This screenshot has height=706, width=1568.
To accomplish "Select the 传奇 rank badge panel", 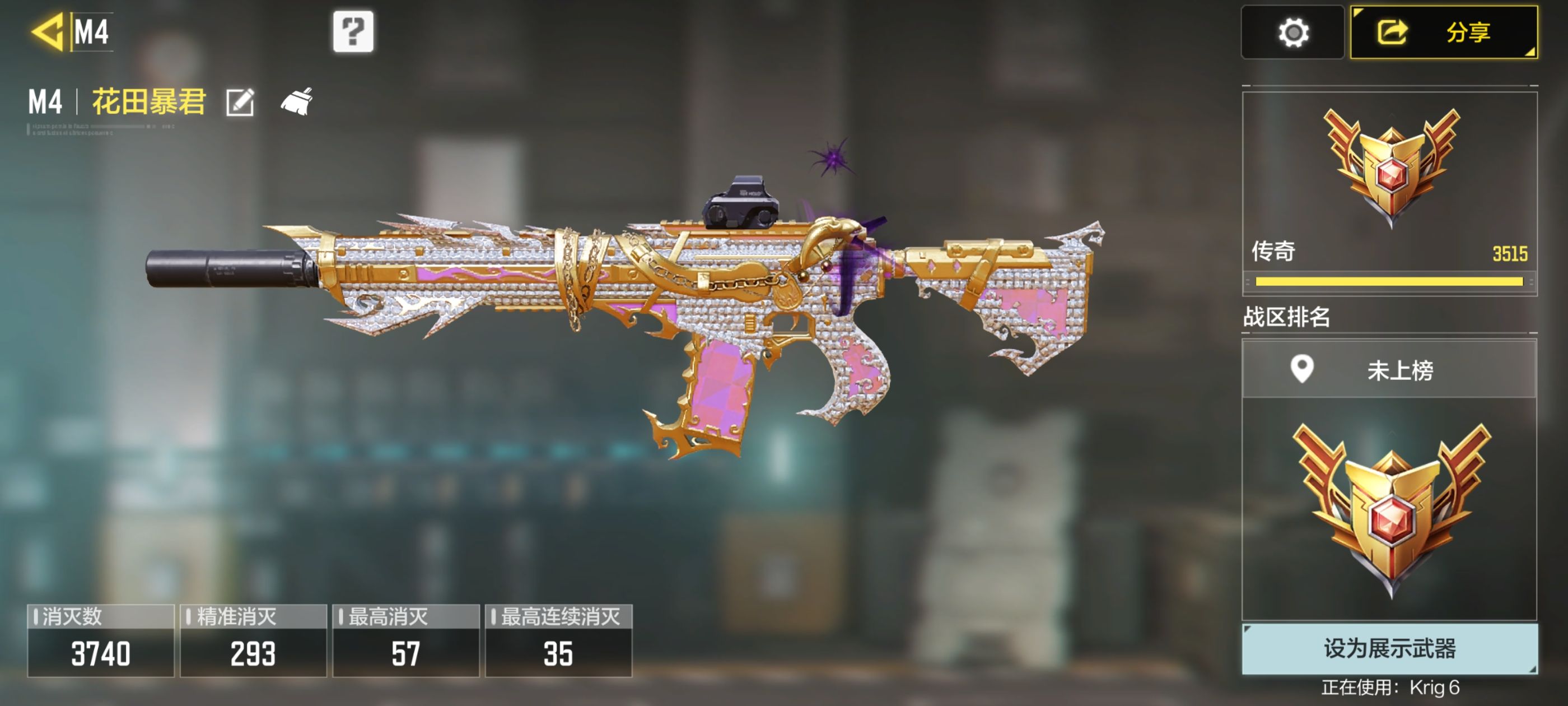I will (x=1389, y=189).
